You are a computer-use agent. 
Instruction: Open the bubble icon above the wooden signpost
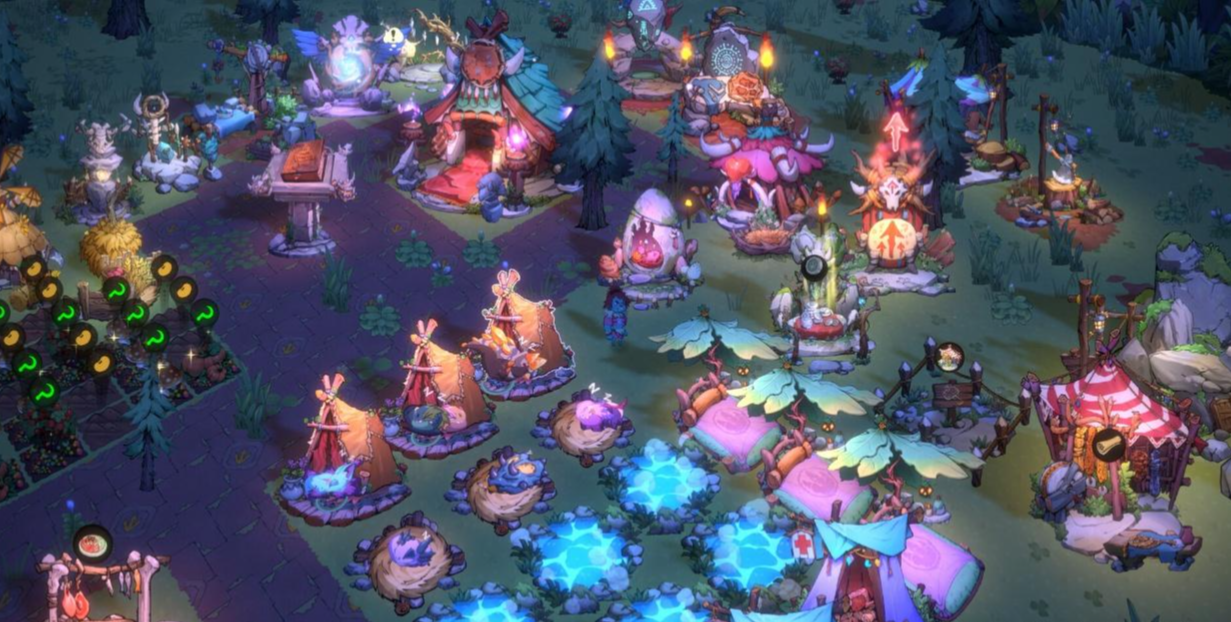948,356
